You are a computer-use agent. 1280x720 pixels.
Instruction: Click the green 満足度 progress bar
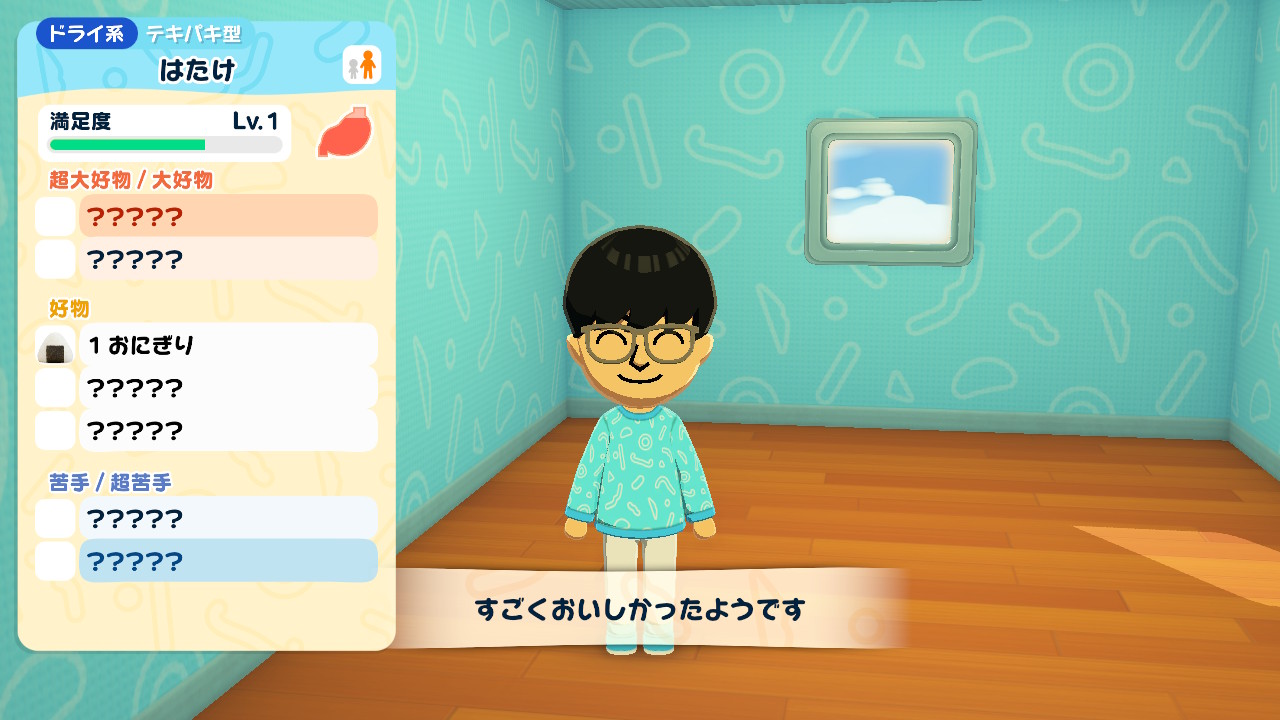(x=163, y=145)
